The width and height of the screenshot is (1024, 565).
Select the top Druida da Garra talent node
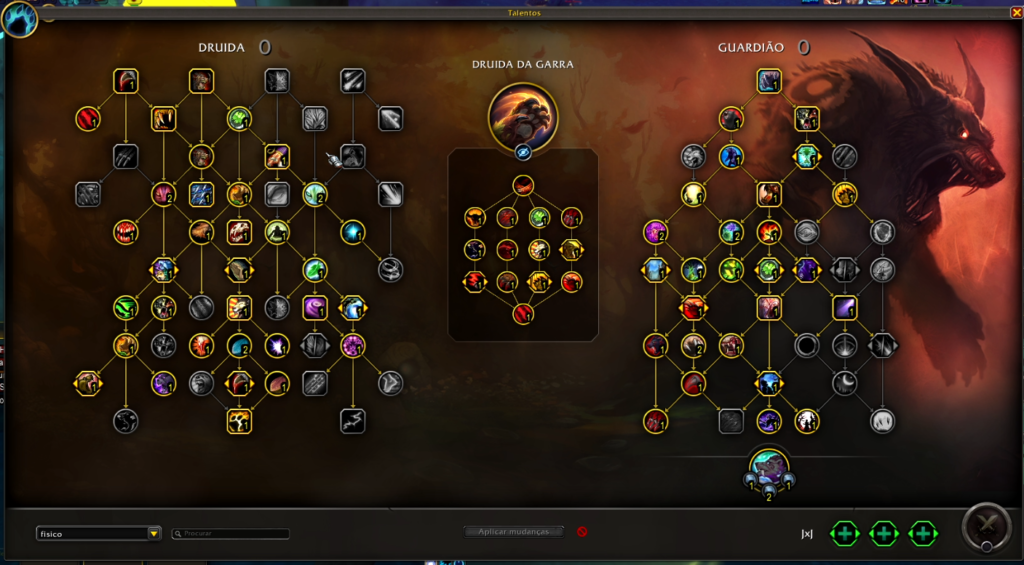pyautogui.click(x=523, y=185)
